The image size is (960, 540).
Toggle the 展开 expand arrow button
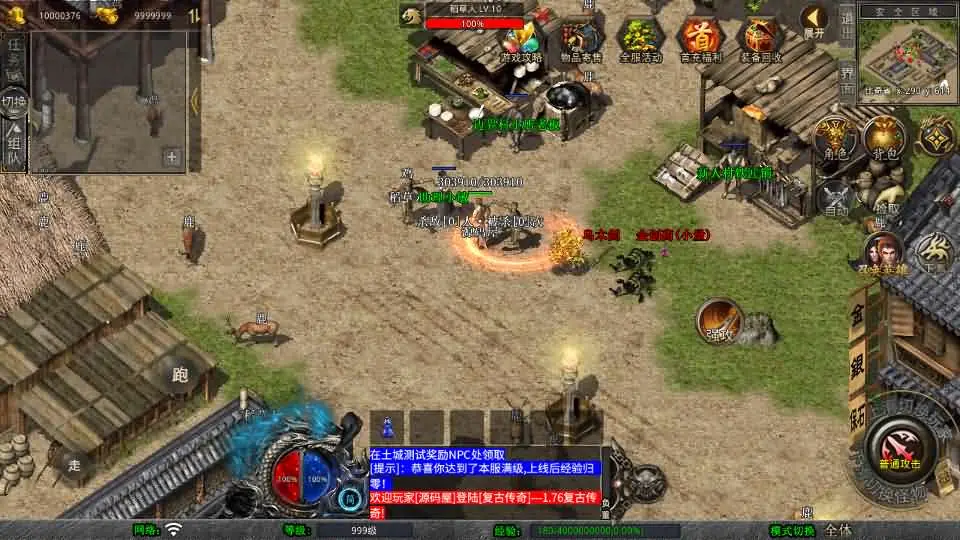815,20
